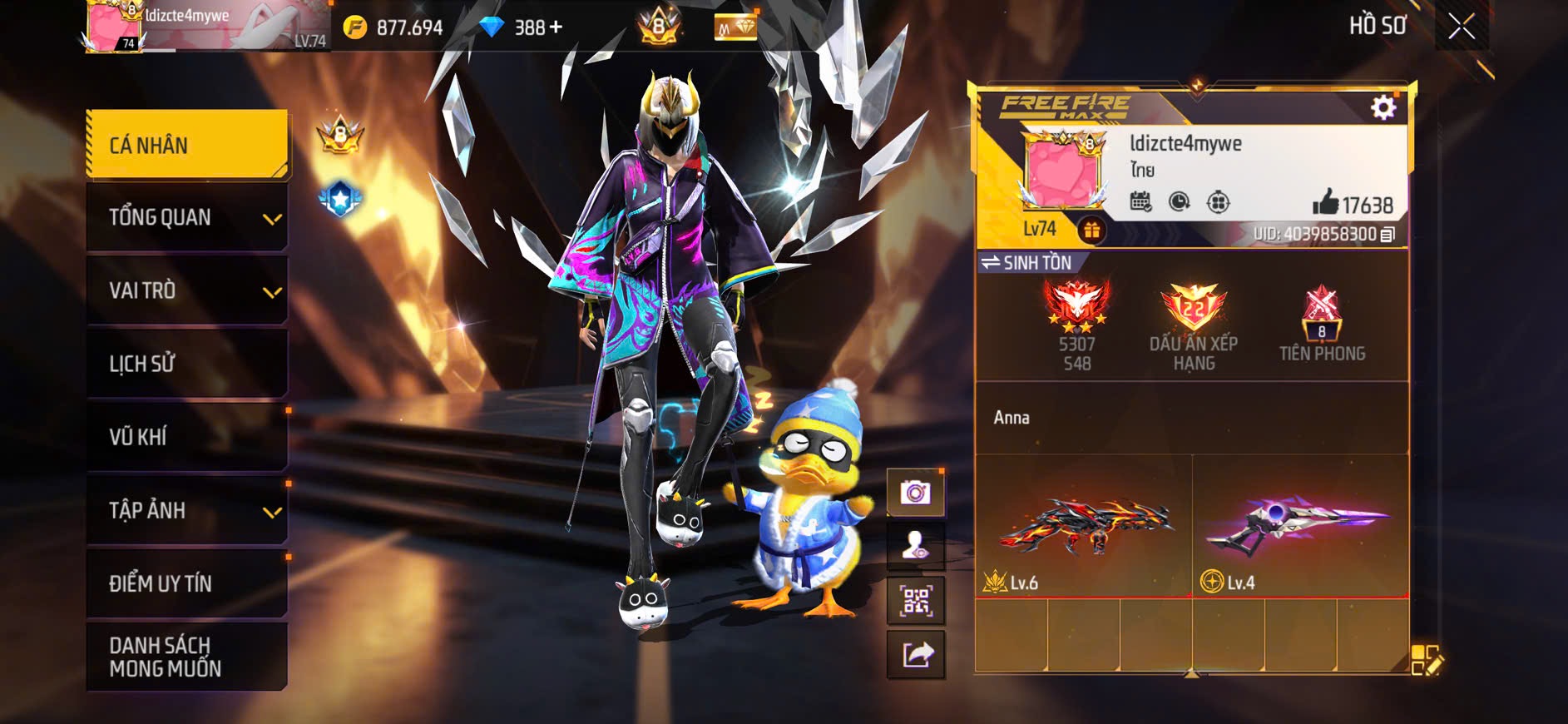
Task: Select the CÁ NHÂN tab
Action: 187,145
